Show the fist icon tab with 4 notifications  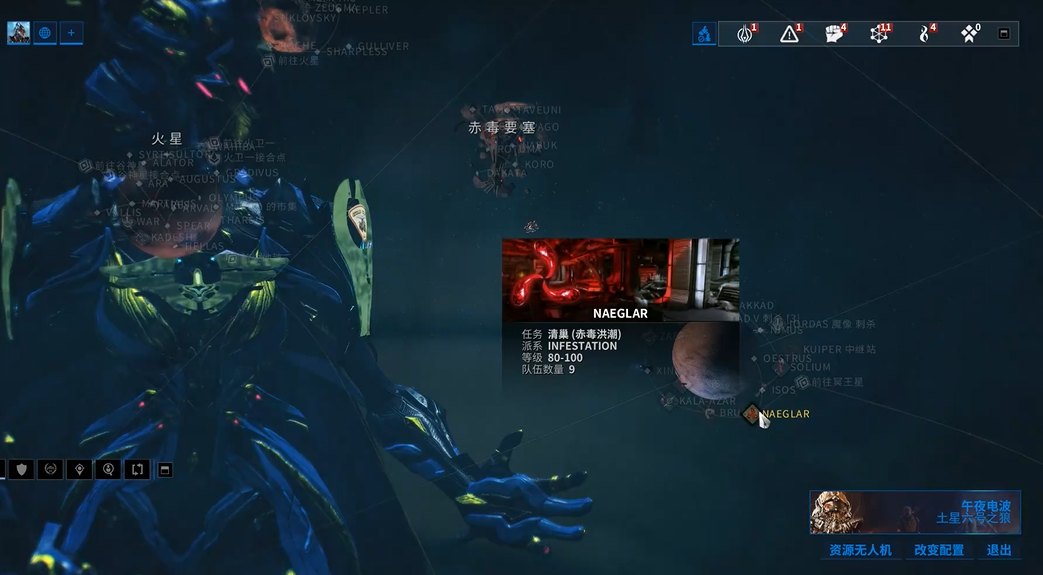pyautogui.click(x=835, y=34)
